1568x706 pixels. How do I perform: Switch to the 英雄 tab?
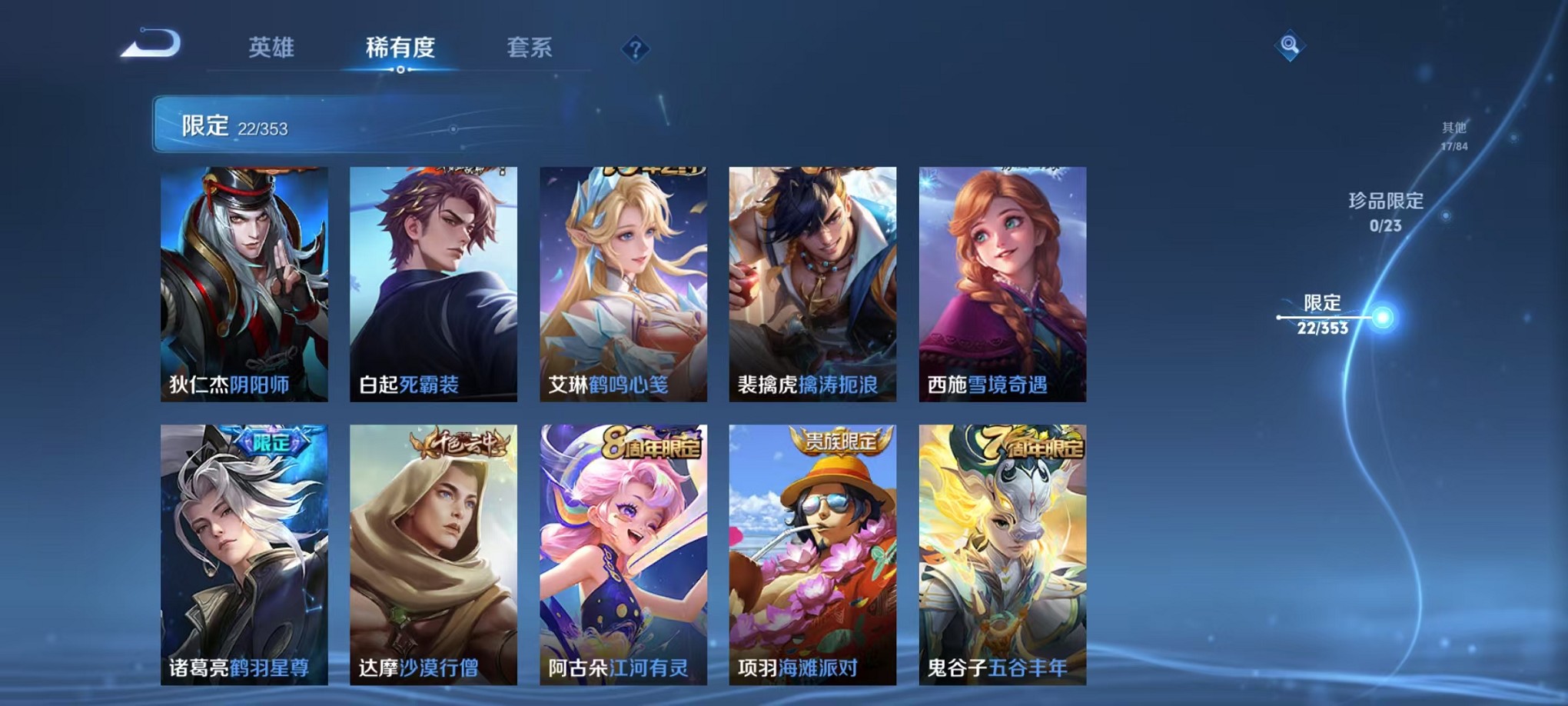coord(271,48)
